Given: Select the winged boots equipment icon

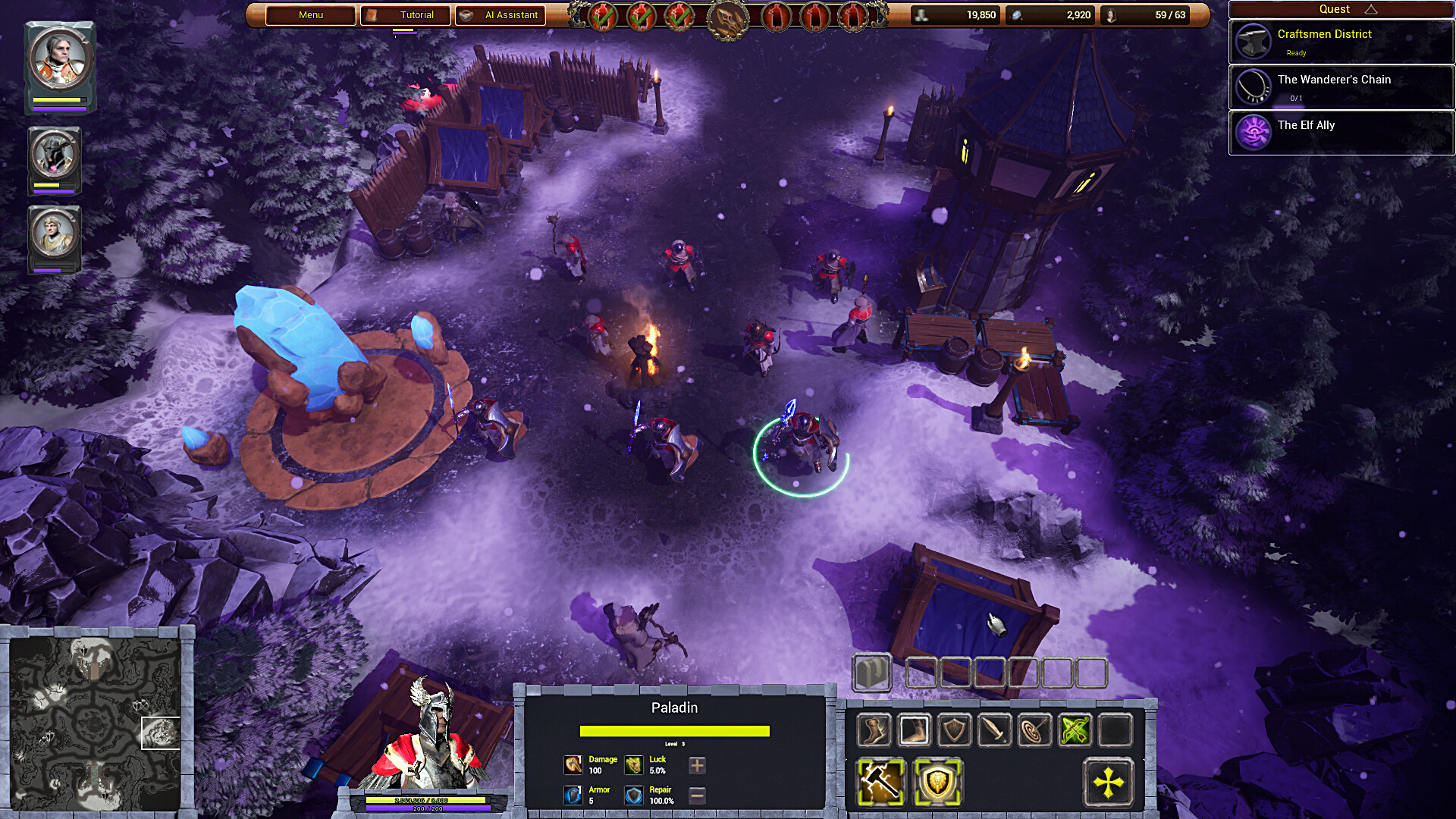Looking at the screenshot, I should pyautogui.click(x=874, y=730).
